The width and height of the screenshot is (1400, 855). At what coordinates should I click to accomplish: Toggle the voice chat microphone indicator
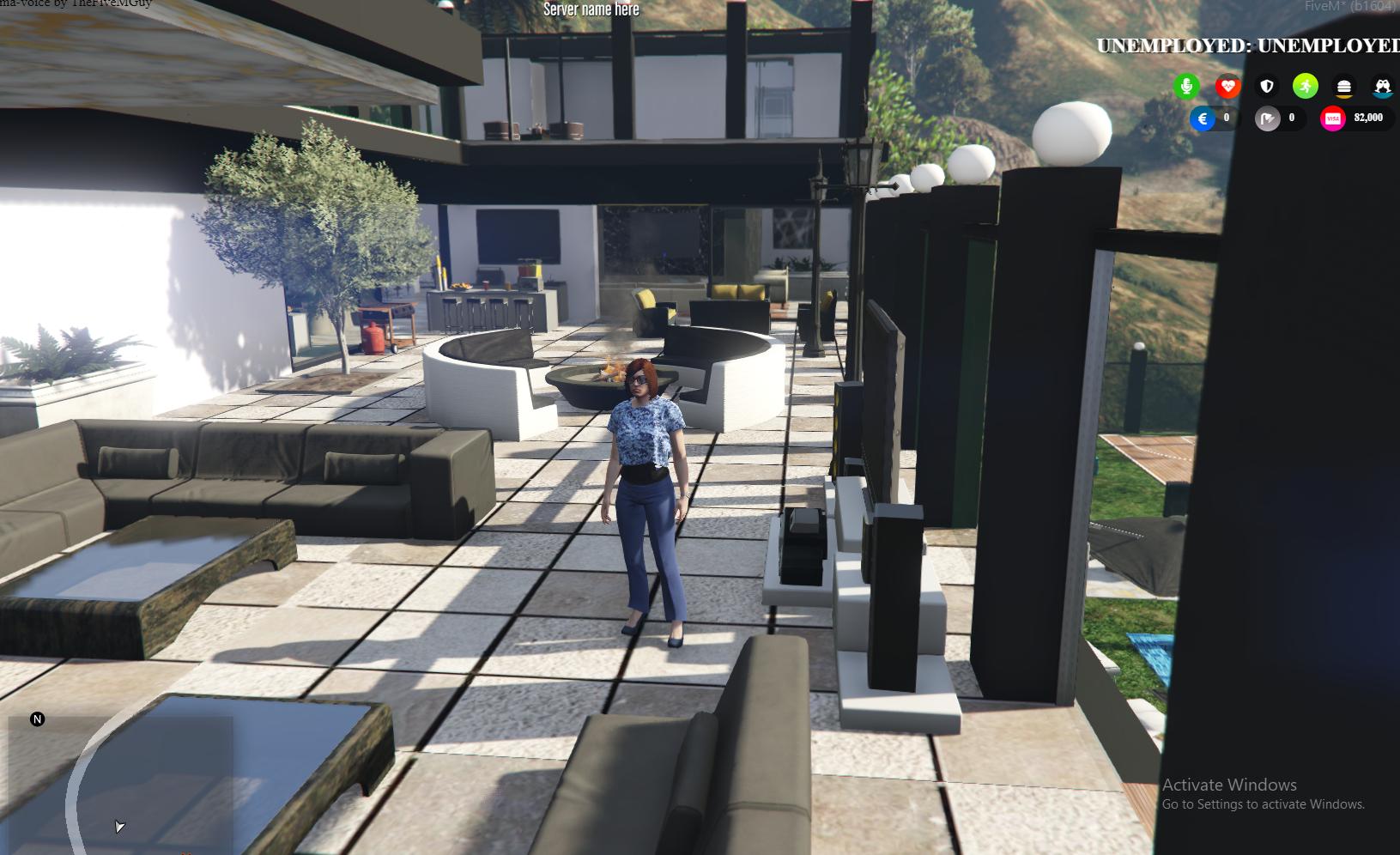1186,86
